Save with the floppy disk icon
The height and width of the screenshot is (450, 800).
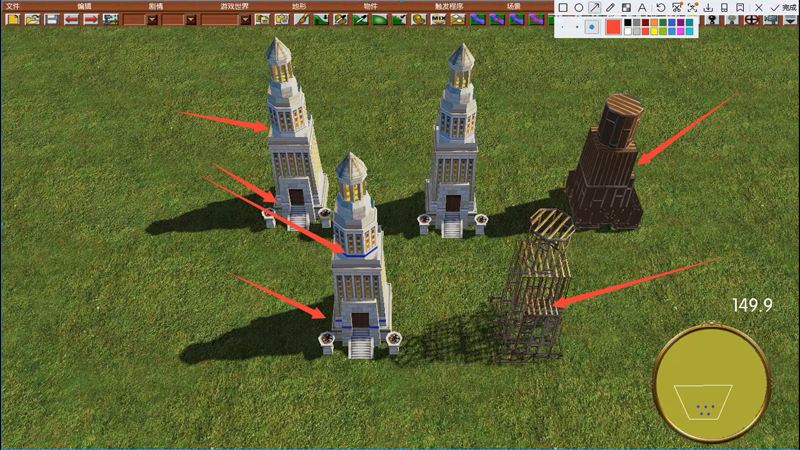(51, 19)
